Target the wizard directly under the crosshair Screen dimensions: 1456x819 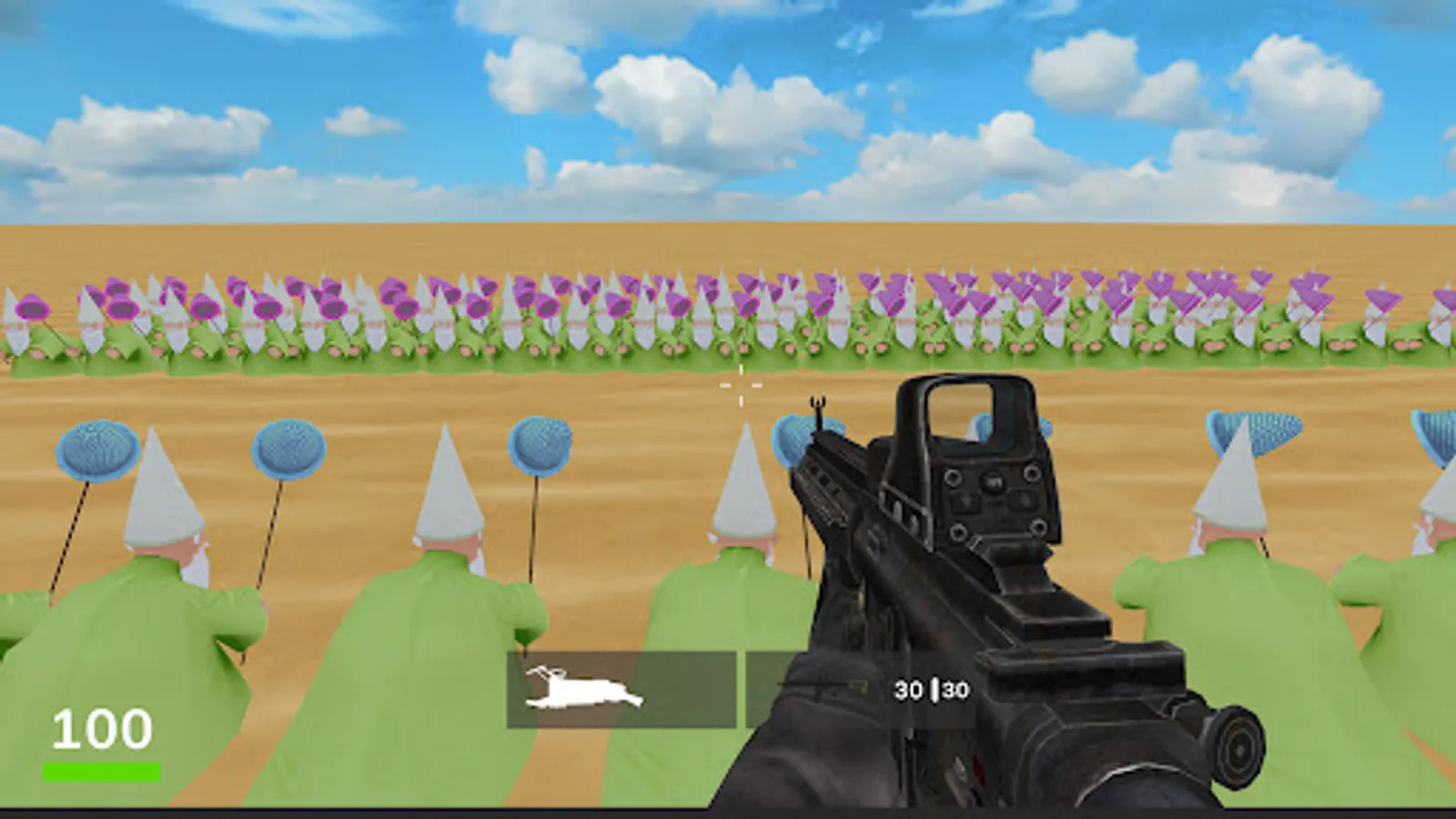point(743,510)
